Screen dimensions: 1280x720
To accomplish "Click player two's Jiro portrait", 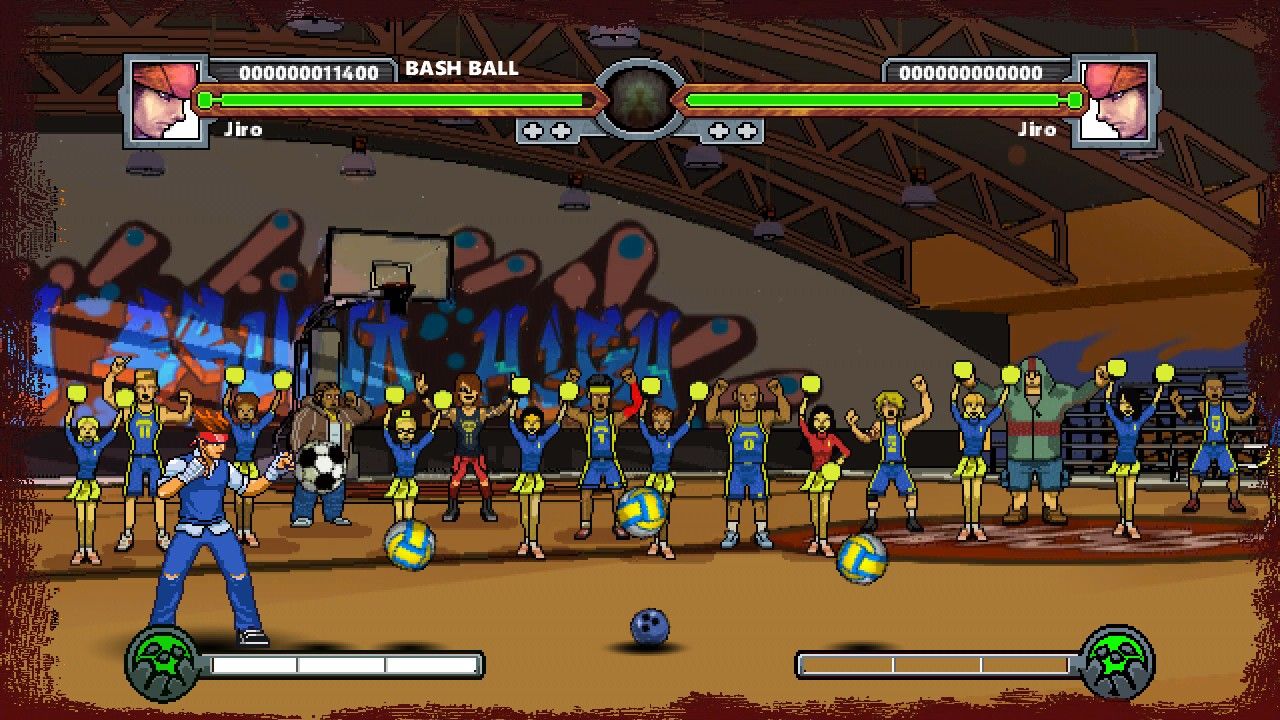I will click(x=1114, y=100).
